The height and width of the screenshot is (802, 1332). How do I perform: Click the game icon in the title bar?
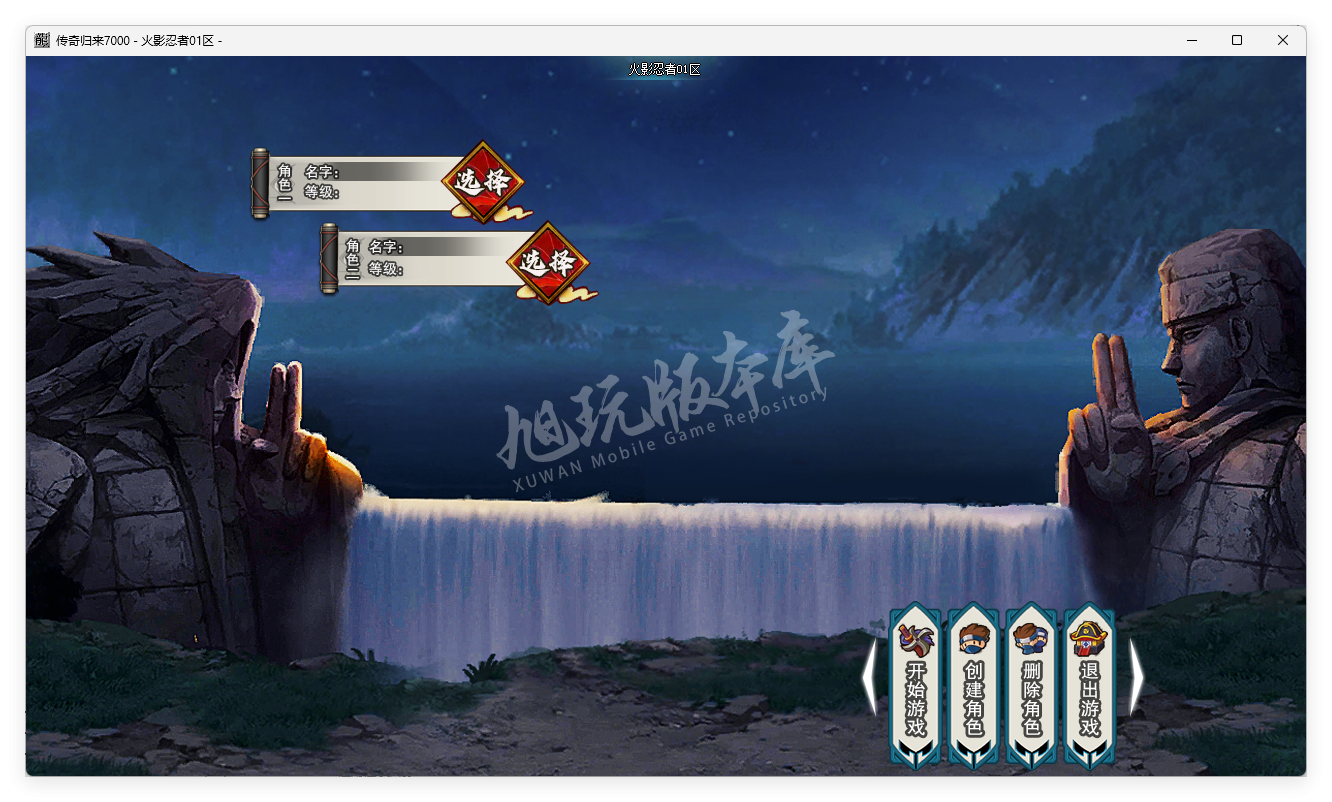(41, 40)
